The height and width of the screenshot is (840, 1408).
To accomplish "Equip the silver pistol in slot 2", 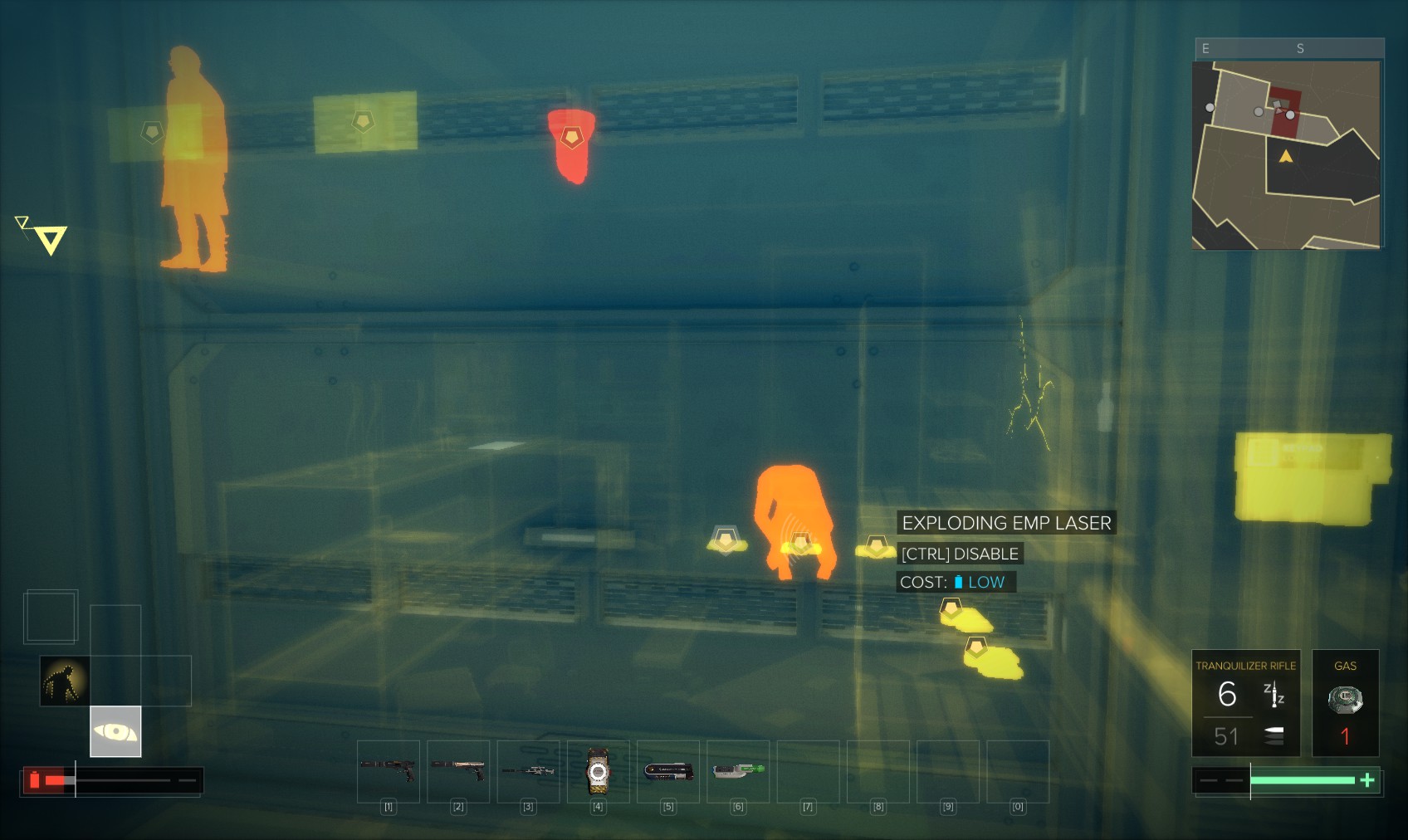I will click(458, 770).
